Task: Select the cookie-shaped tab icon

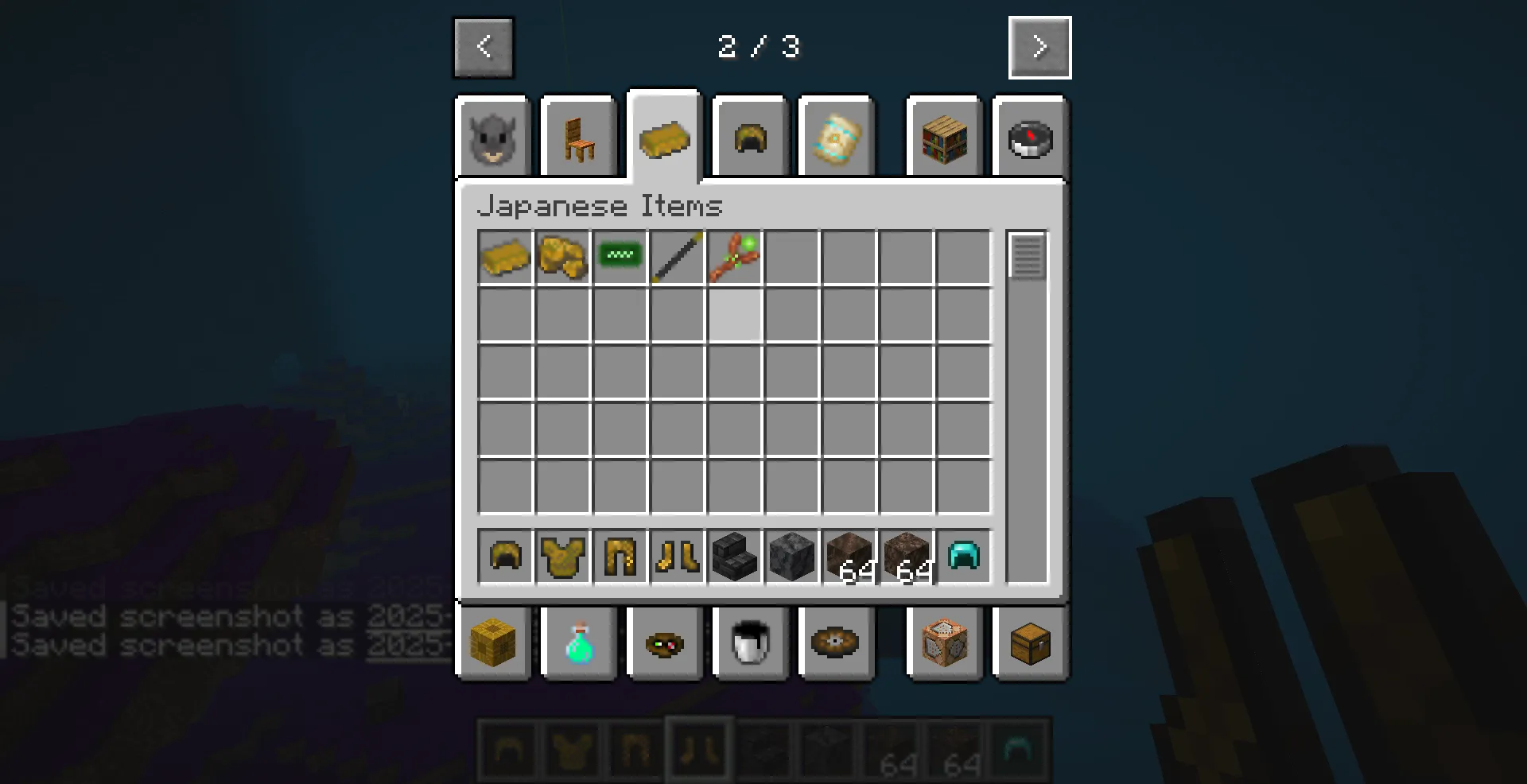Action: 664,644
